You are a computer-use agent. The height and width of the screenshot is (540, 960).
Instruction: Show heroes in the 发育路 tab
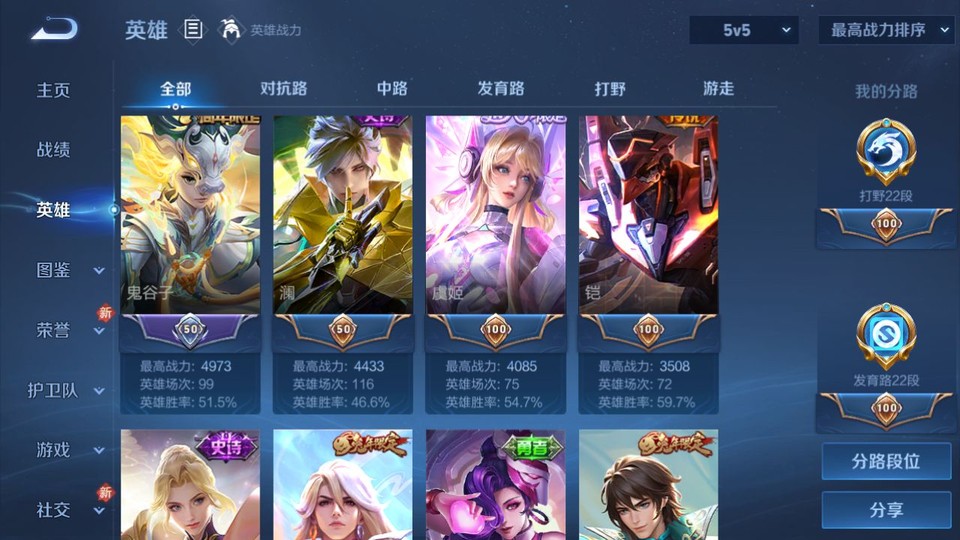click(501, 89)
